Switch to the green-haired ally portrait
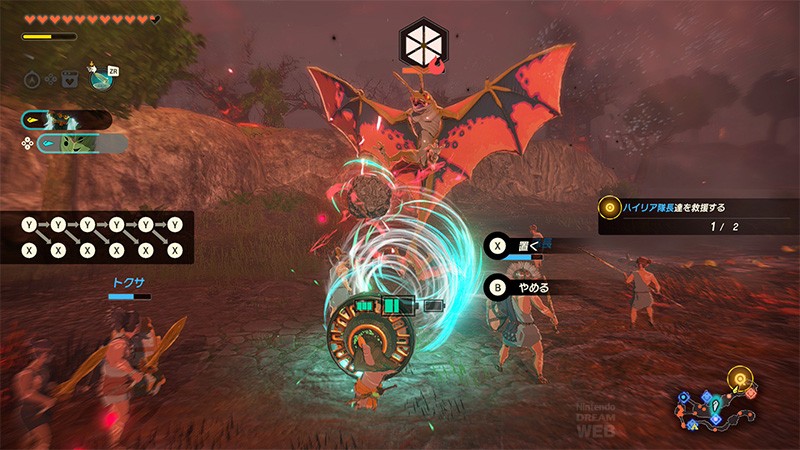This screenshot has height=450, width=800. (x=80, y=145)
